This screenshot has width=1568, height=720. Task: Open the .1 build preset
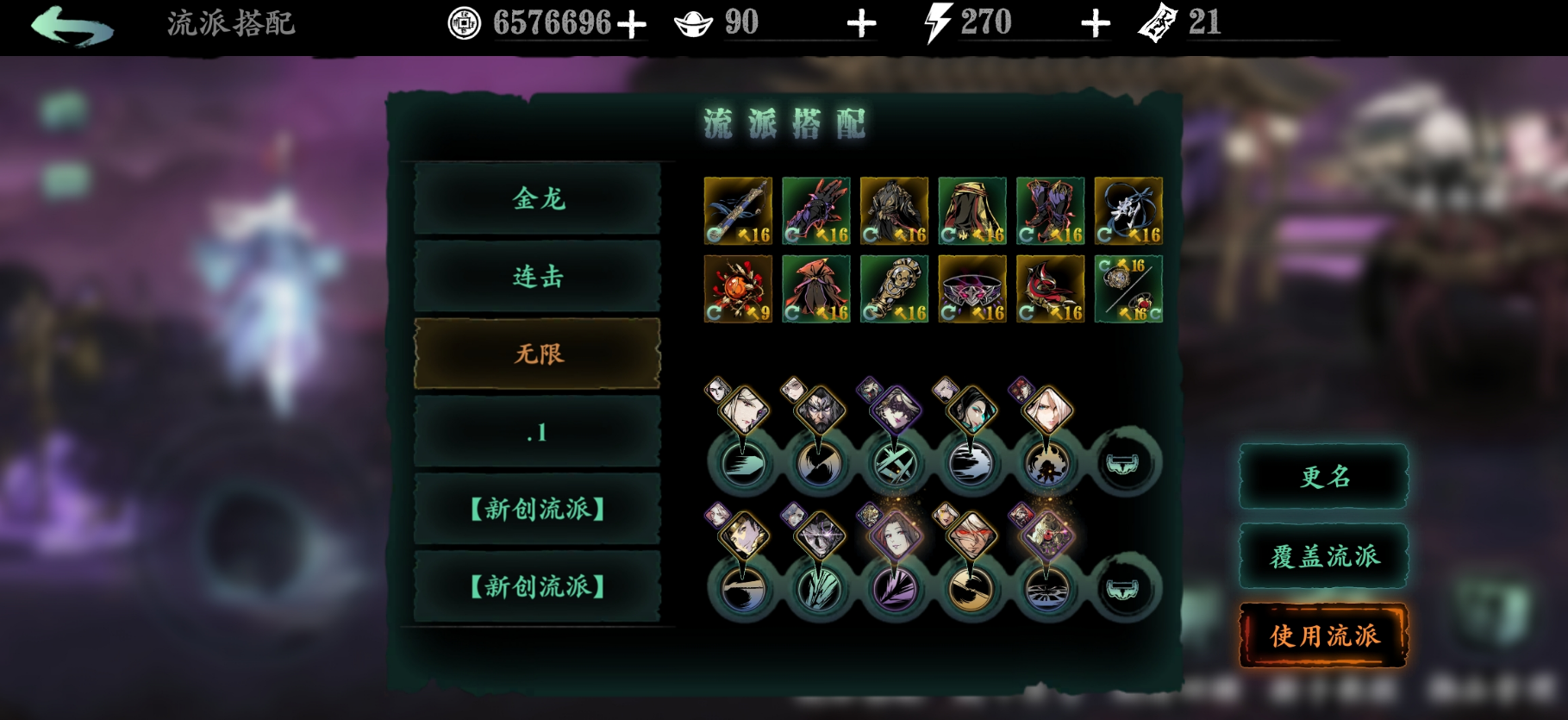point(538,432)
